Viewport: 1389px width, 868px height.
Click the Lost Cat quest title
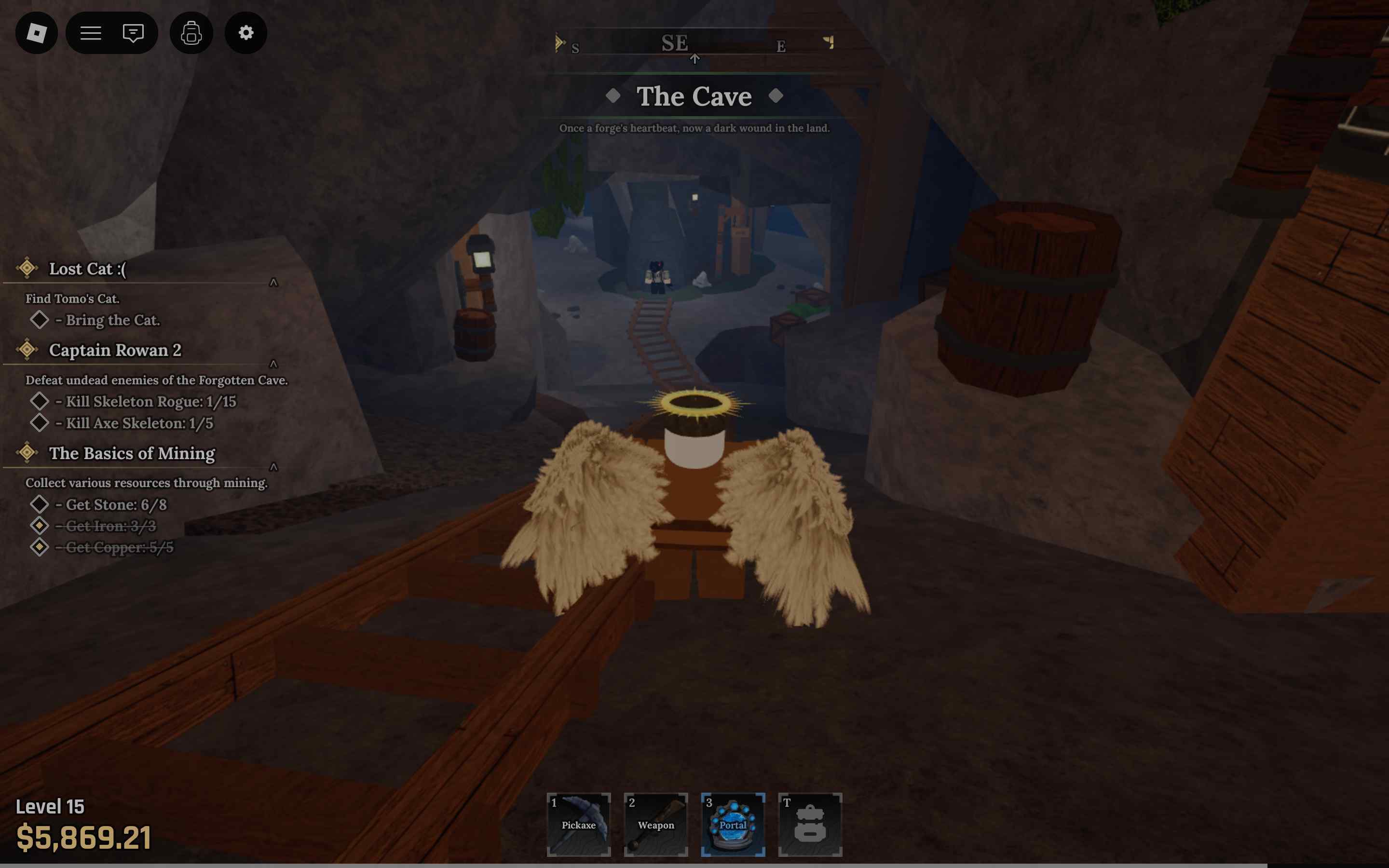[x=87, y=269]
